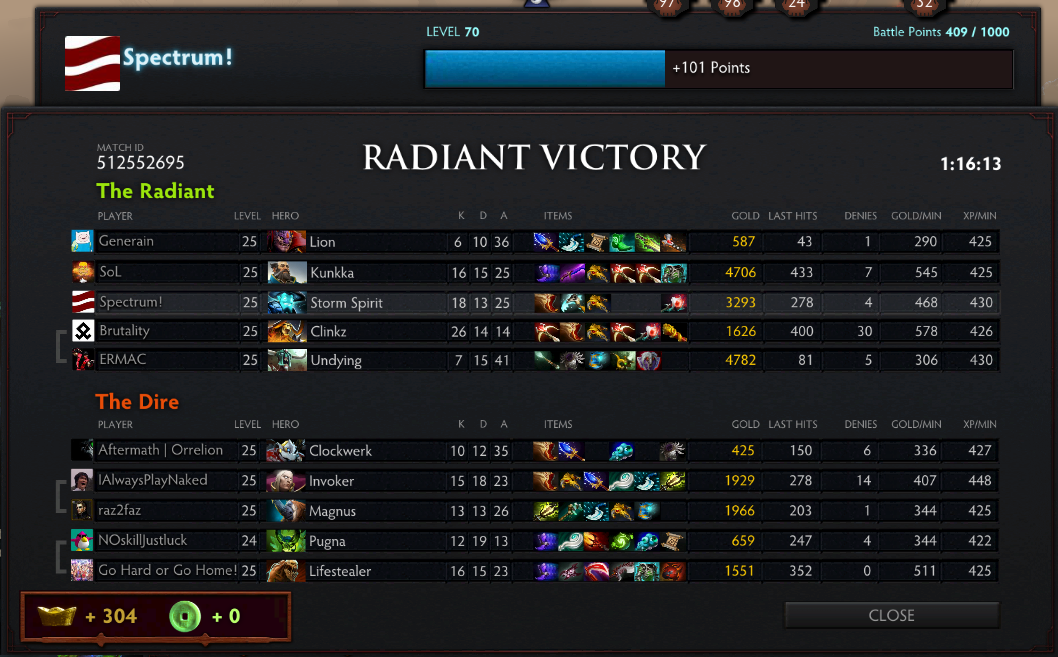
Task: Click the Invoker hero portrait
Action: coord(286,481)
